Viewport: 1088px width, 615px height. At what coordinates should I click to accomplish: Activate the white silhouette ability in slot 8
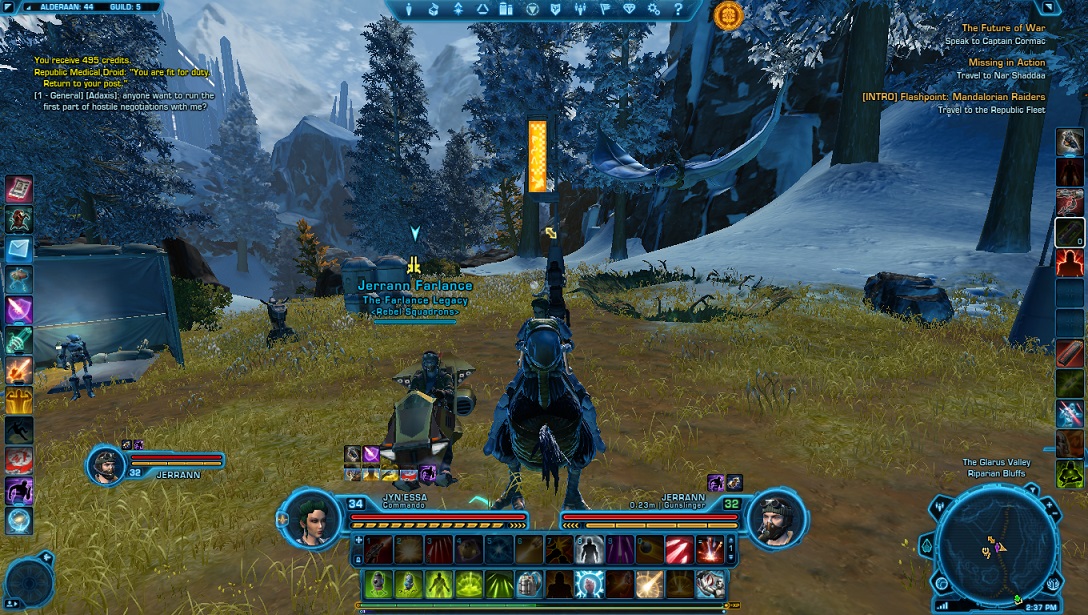pyautogui.click(x=590, y=549)
